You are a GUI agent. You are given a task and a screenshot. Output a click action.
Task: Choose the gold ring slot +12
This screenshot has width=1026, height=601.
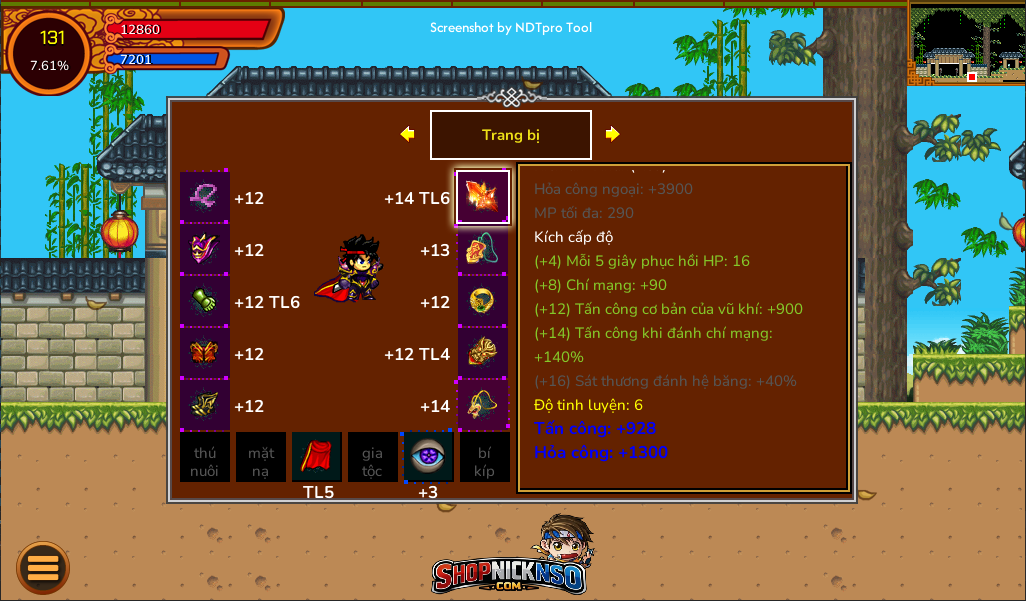(483, 301)
